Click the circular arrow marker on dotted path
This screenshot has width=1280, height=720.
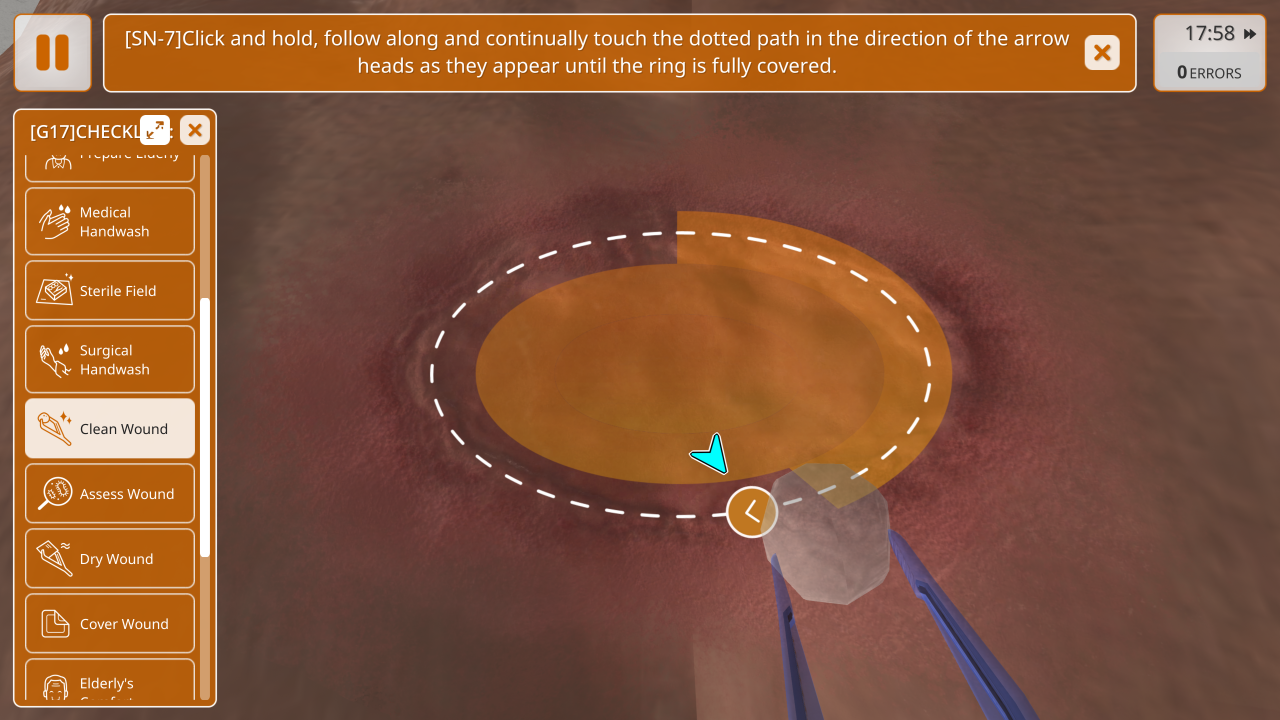coord(752,512)
